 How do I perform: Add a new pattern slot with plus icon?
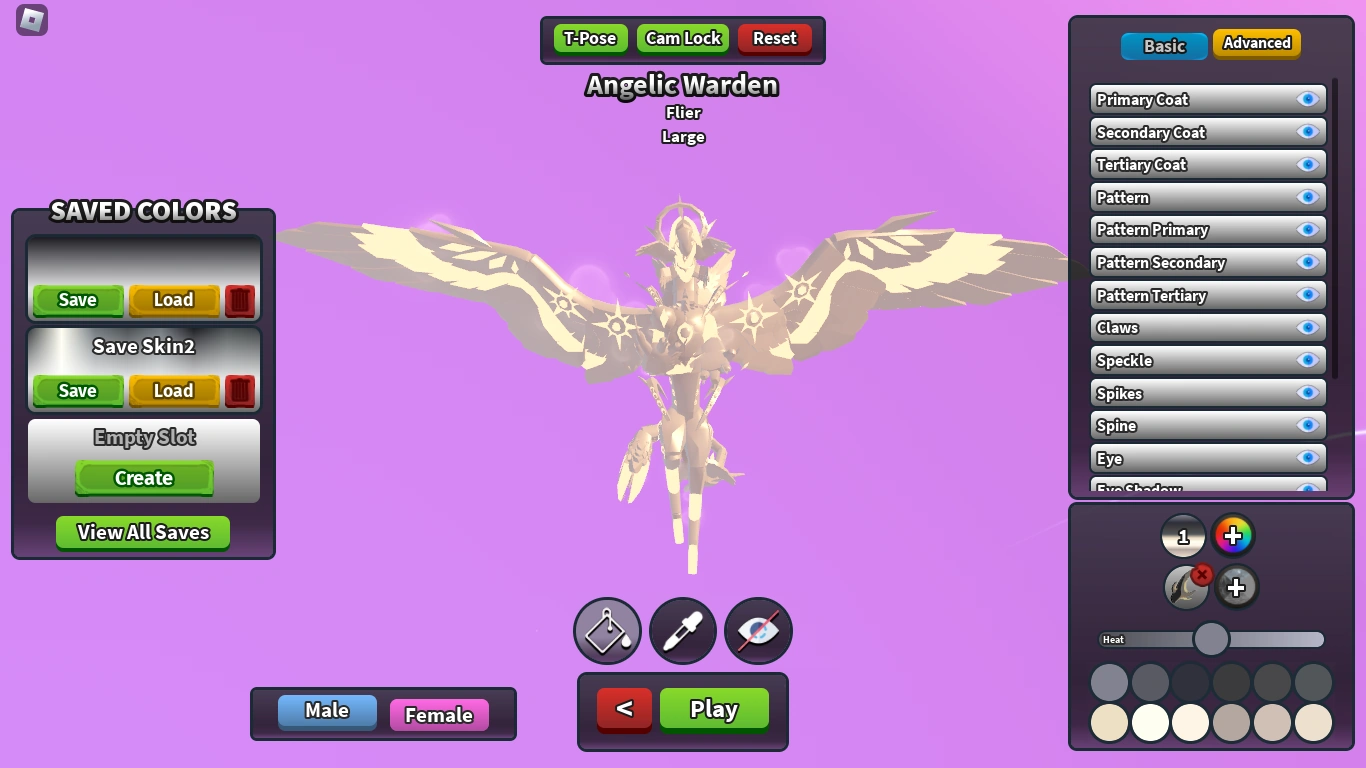pyautogui.click(x=1237, y=586)
